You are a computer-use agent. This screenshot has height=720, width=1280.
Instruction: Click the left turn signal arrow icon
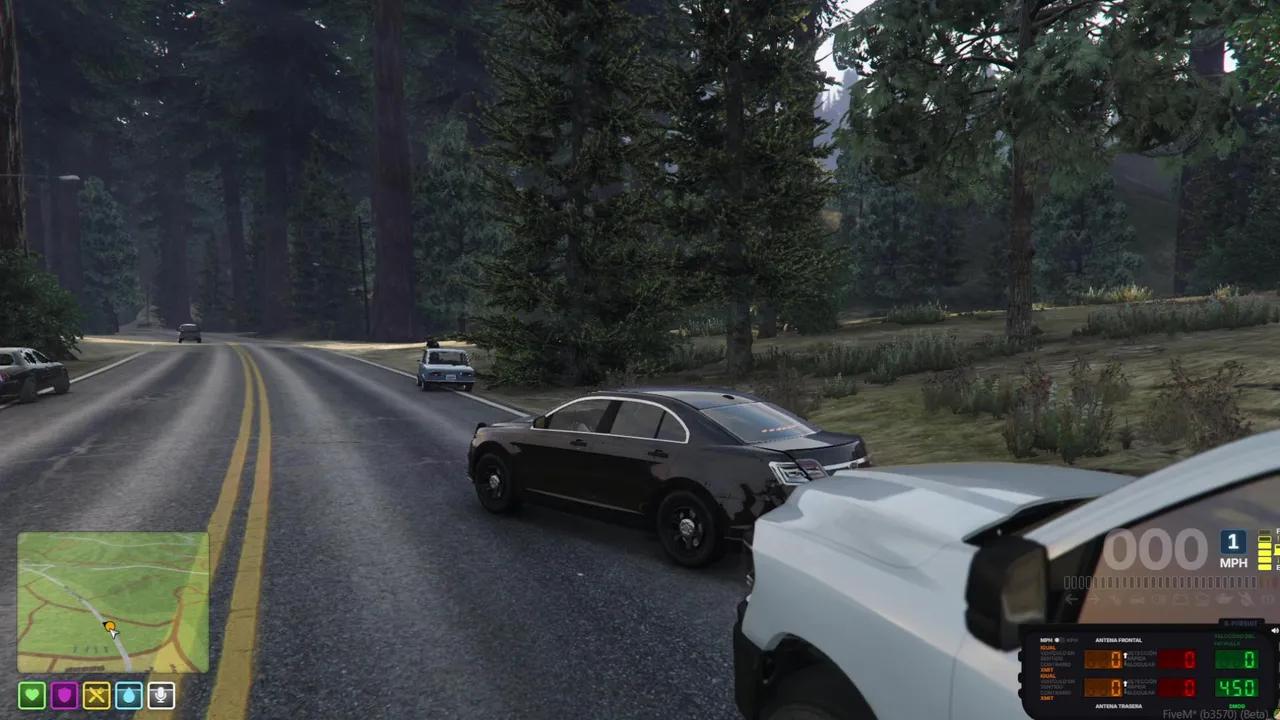point(1071,598)
